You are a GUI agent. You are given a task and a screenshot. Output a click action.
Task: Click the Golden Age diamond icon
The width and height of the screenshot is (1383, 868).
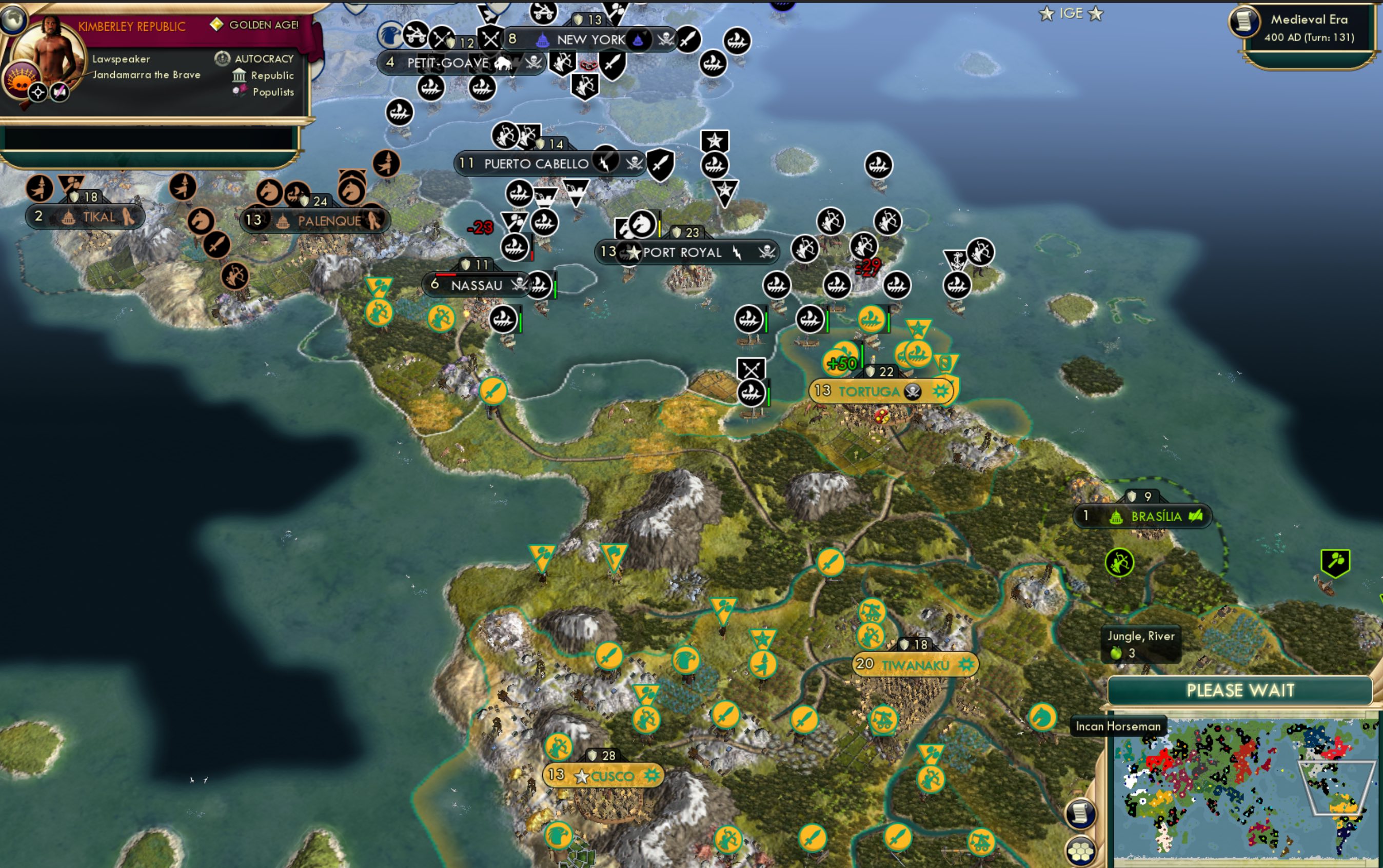(x=216, y=25)
